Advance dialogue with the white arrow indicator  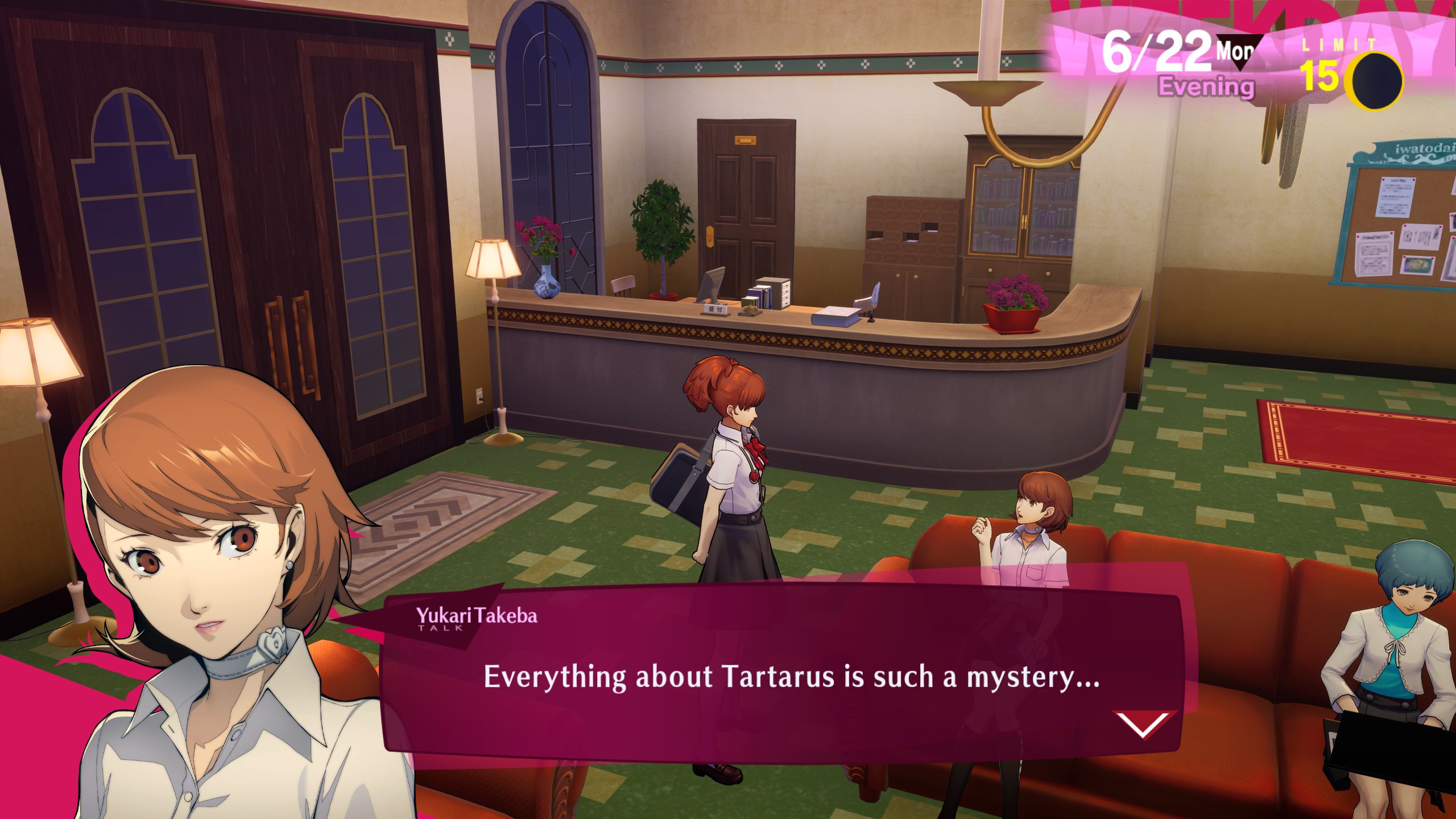1143,723
